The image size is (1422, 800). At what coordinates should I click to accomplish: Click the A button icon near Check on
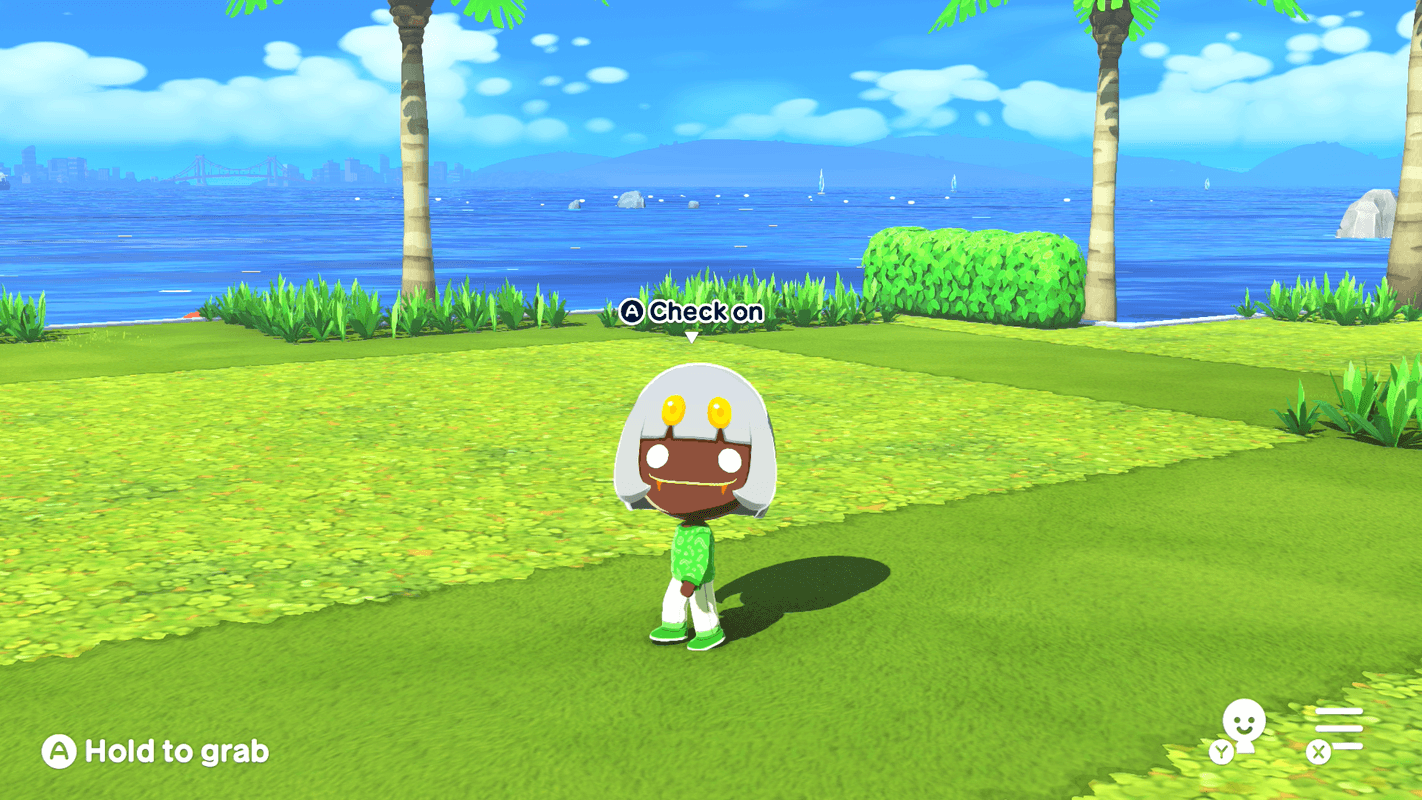(x=632, y=312)
